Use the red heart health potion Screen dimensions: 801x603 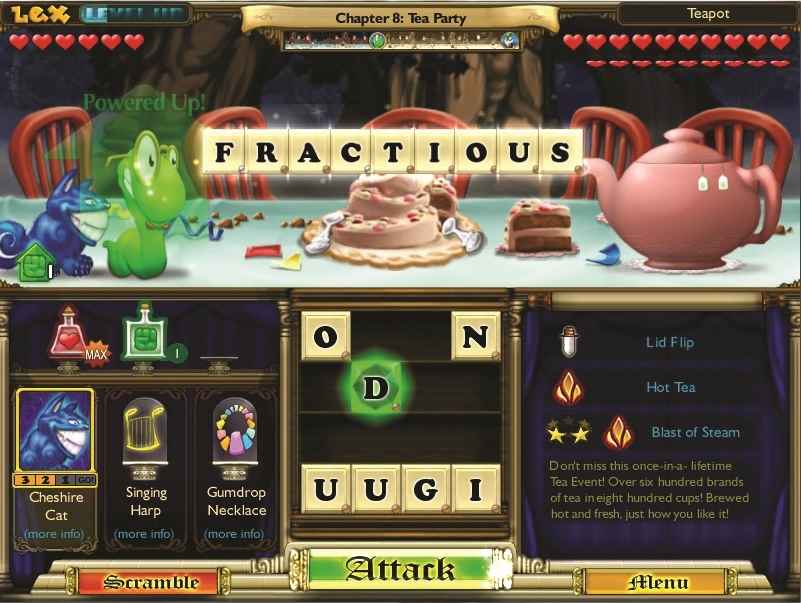coord(72,334)
